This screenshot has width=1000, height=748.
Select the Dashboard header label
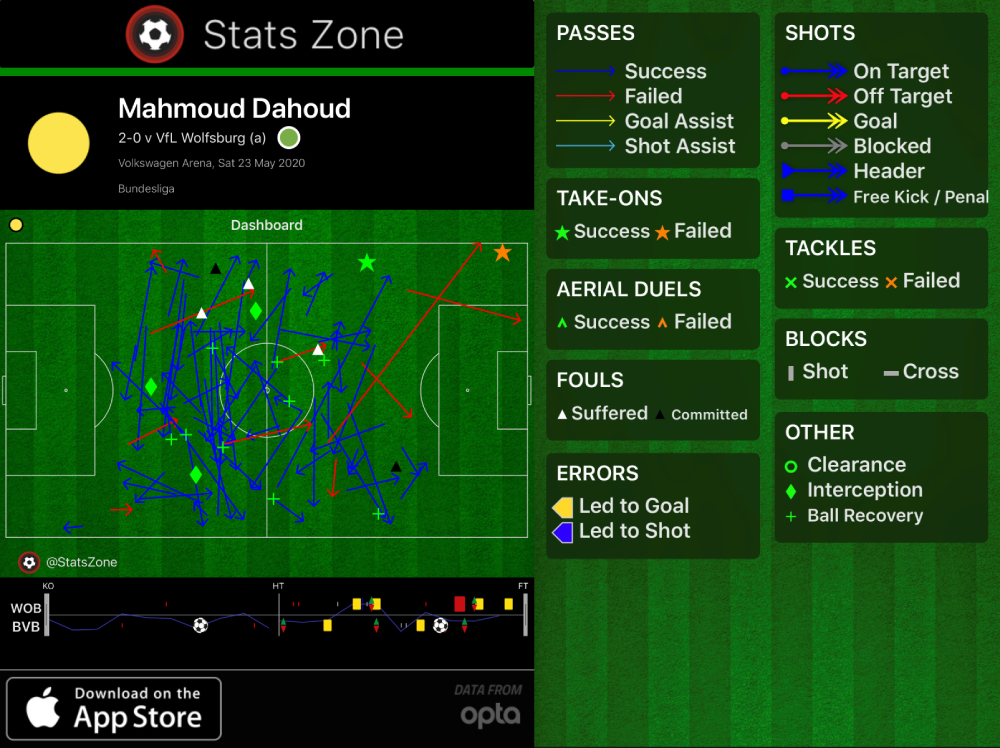click(x=266, y=225)
